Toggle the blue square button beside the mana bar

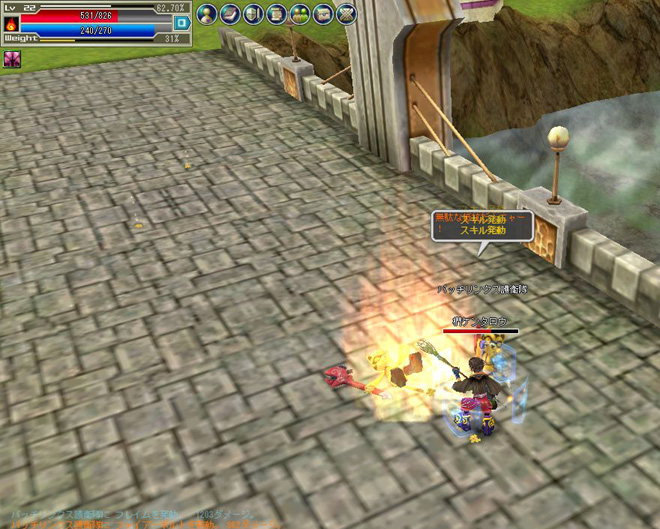pyautogui.click(x=182, y=23)
